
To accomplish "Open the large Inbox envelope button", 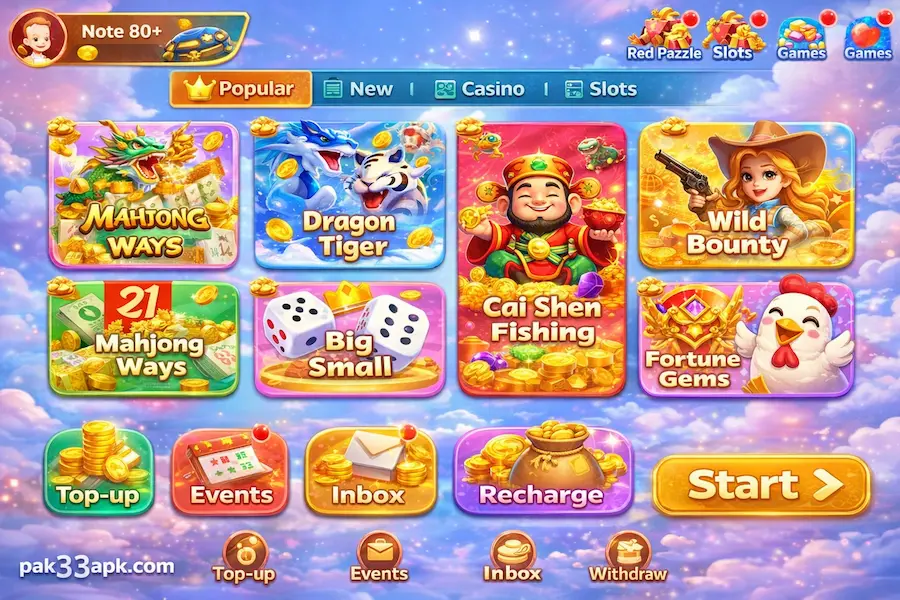I will [x=367, y=472].
